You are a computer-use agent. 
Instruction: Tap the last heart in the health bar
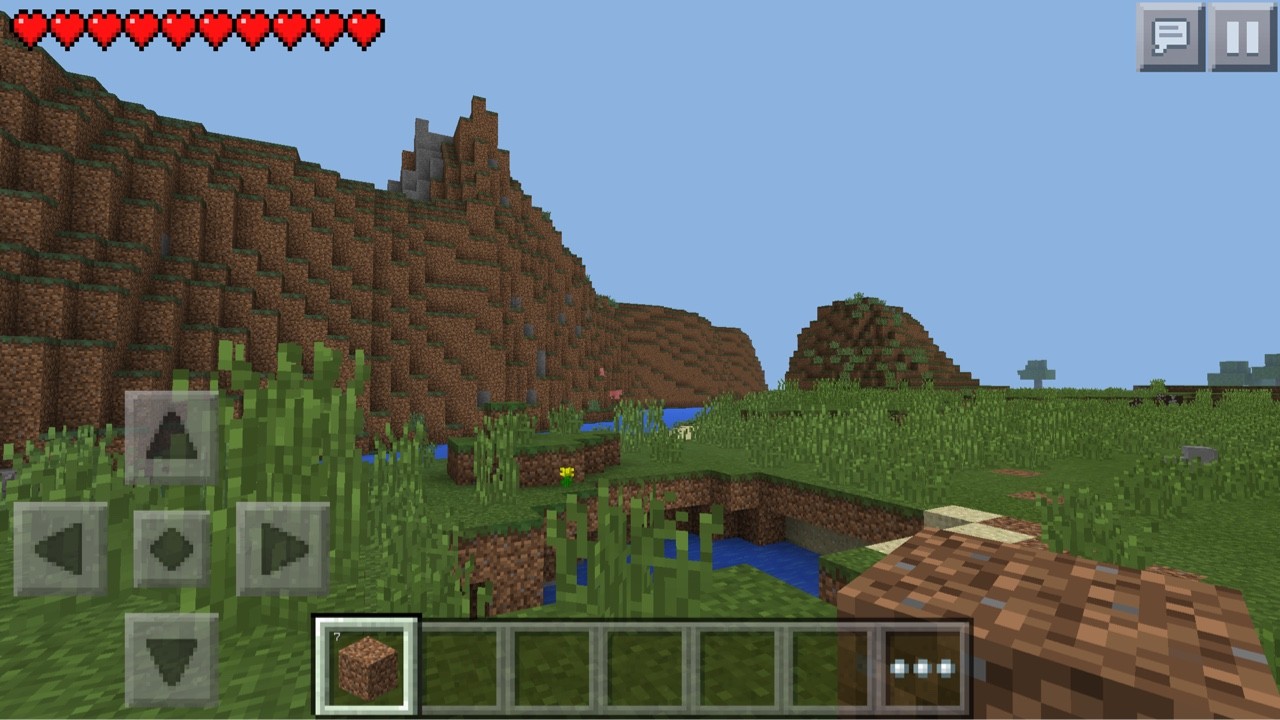coord(366,28)
